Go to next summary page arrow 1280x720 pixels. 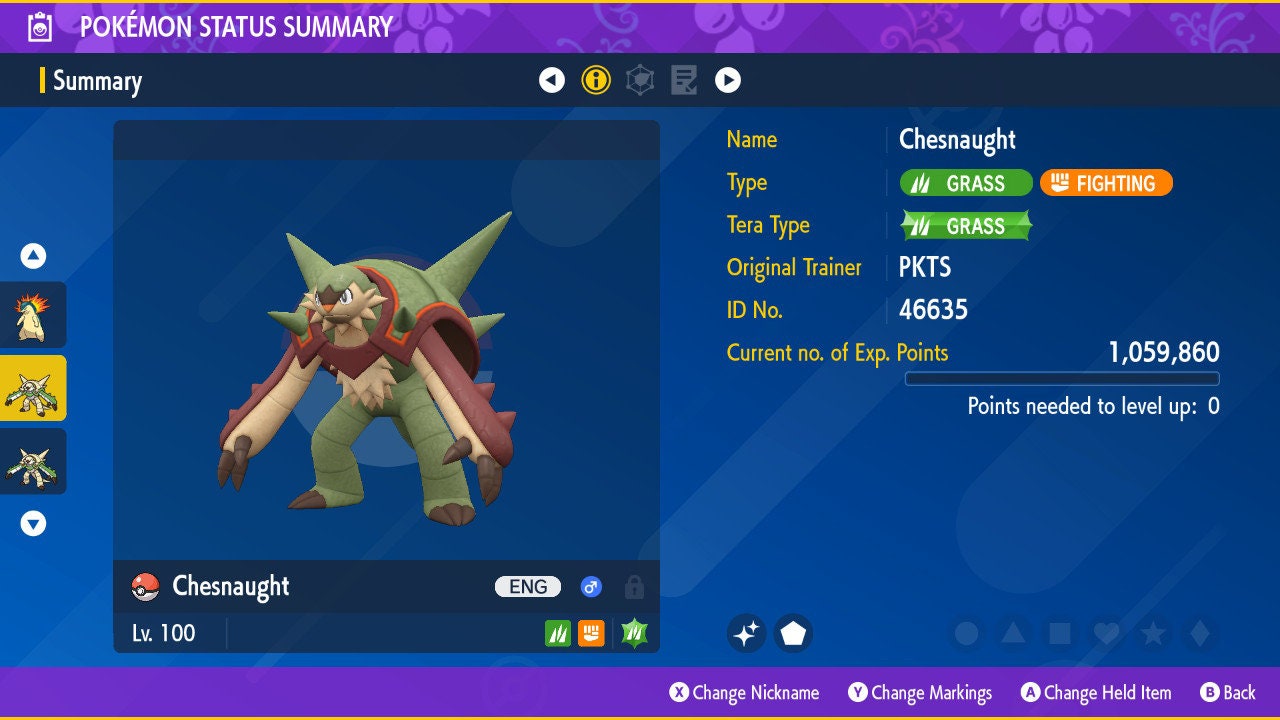tap(728, 80)
